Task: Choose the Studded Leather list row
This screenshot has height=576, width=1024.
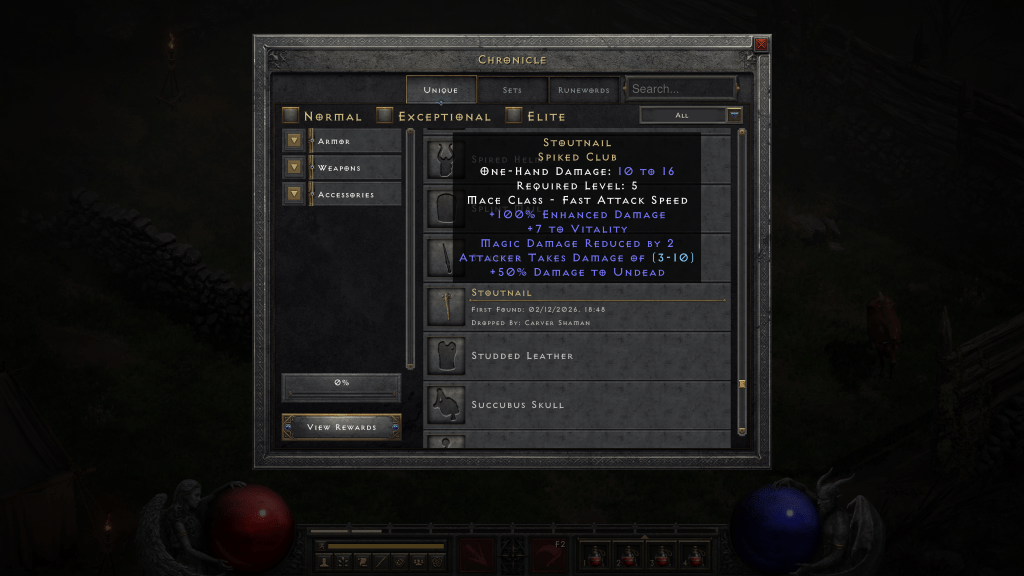Action: click(x=580, y=356)
